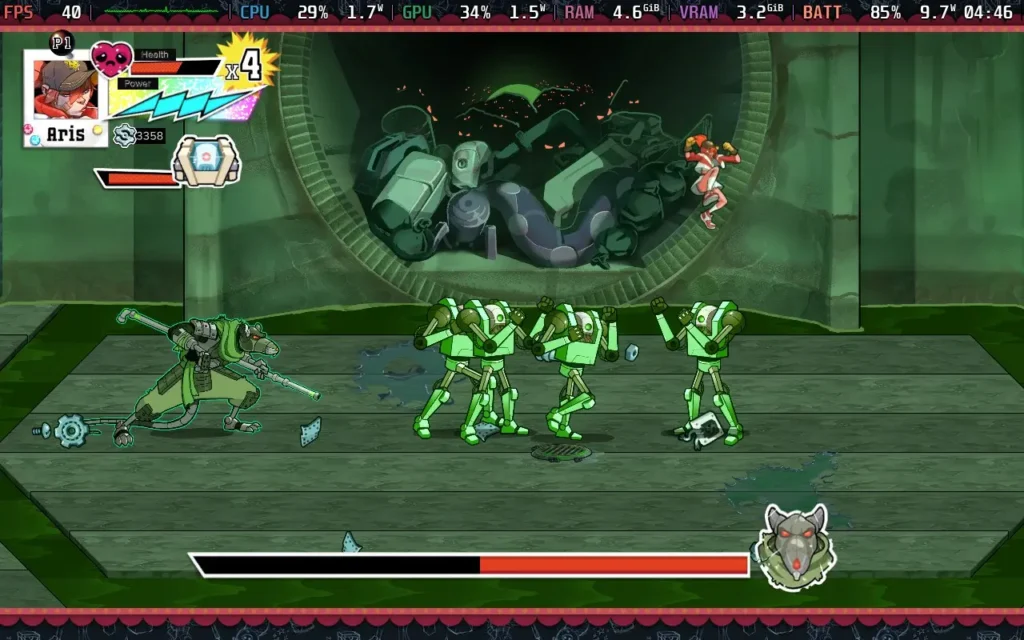Click the rat boss portrait icon

tap(794, 546)
